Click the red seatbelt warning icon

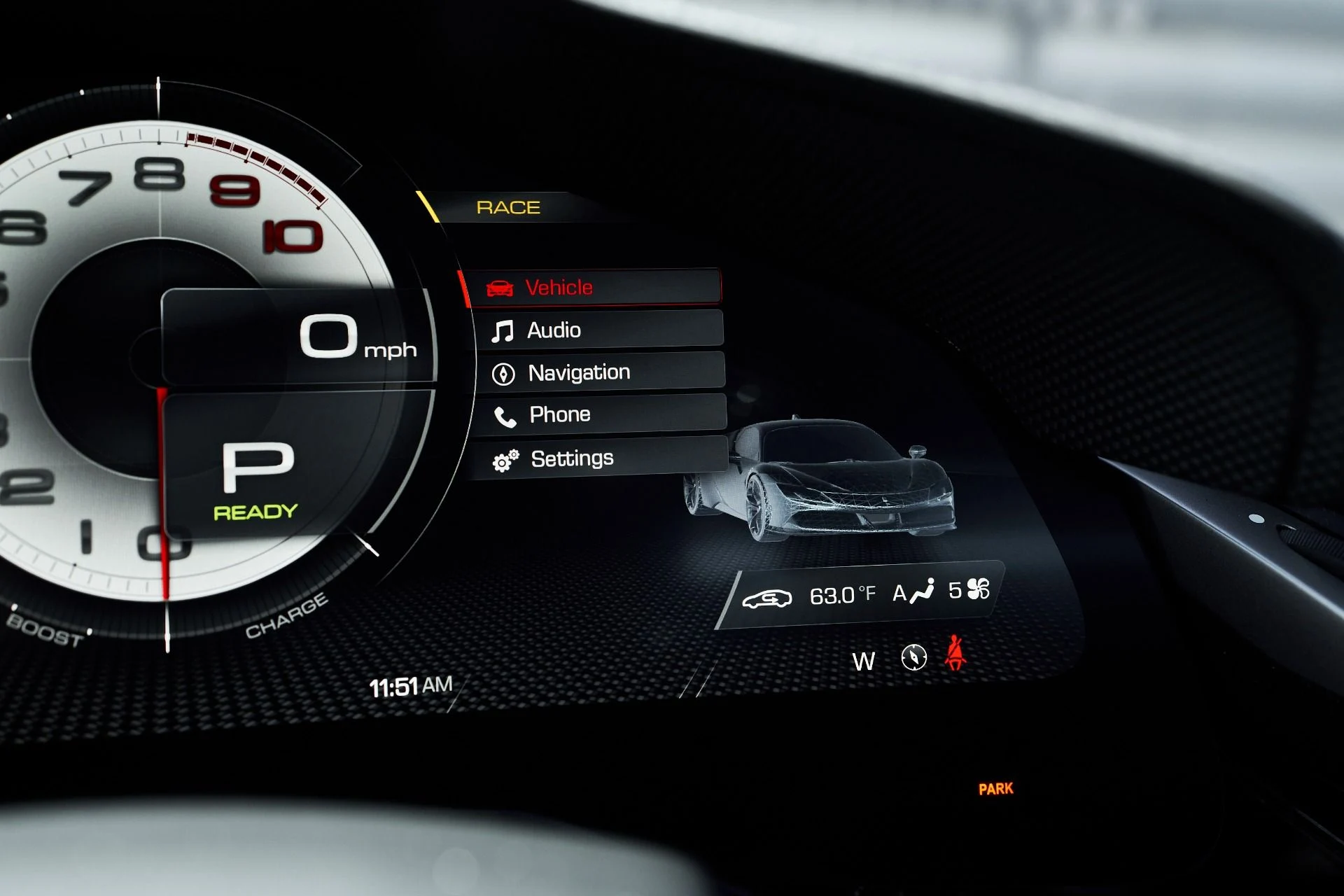pos(955,653)
